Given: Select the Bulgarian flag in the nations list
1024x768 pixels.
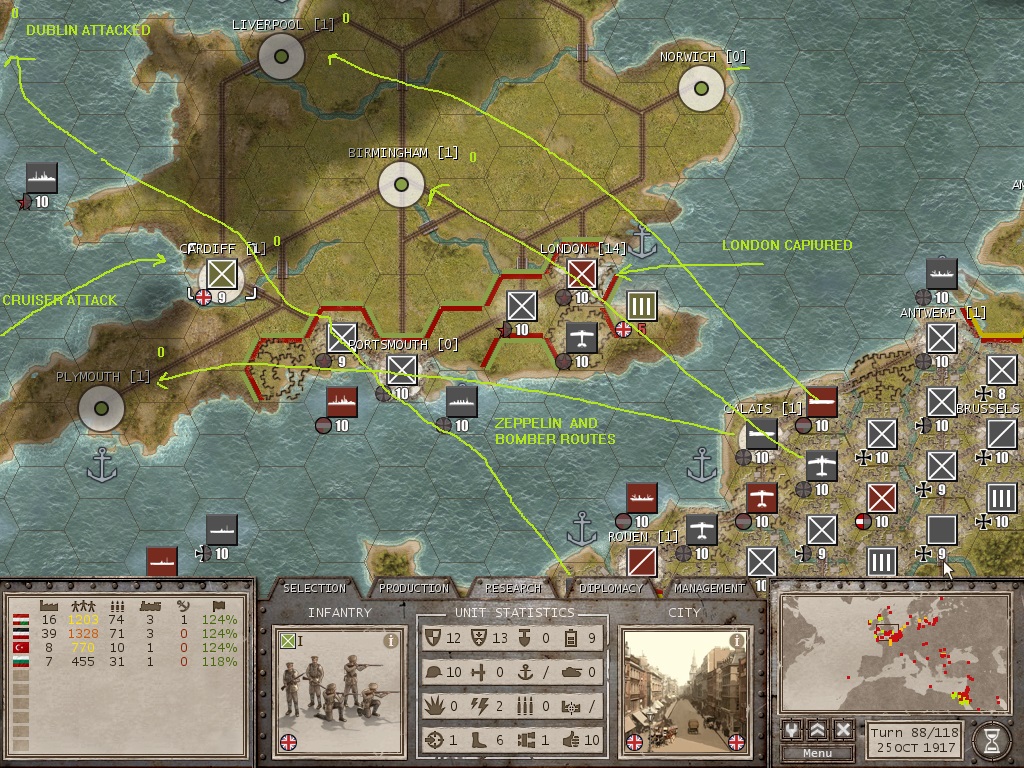Looking at the screenshot, I should click(19, 662).
